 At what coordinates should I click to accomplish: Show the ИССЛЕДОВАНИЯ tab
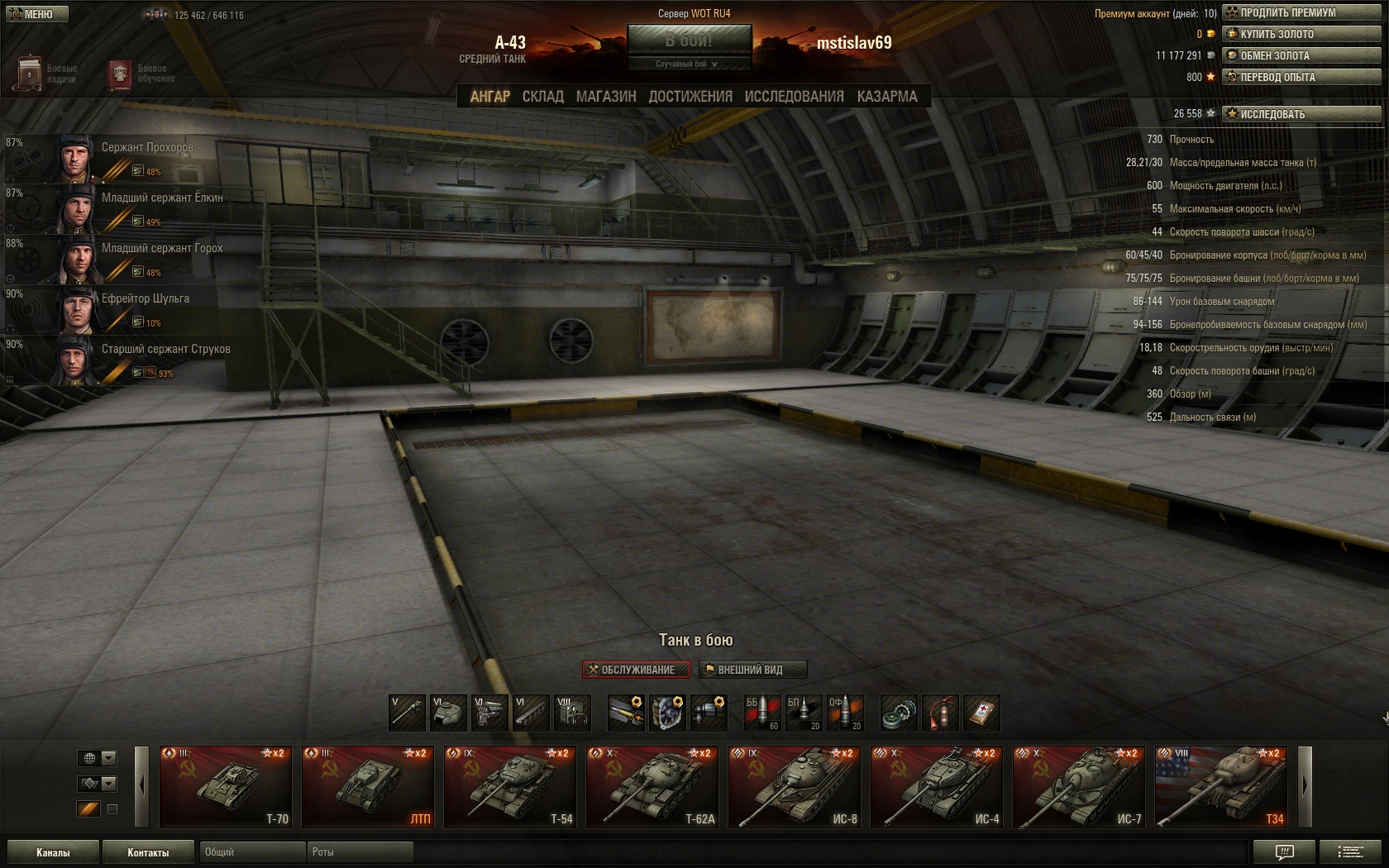(x=794, y=97)
